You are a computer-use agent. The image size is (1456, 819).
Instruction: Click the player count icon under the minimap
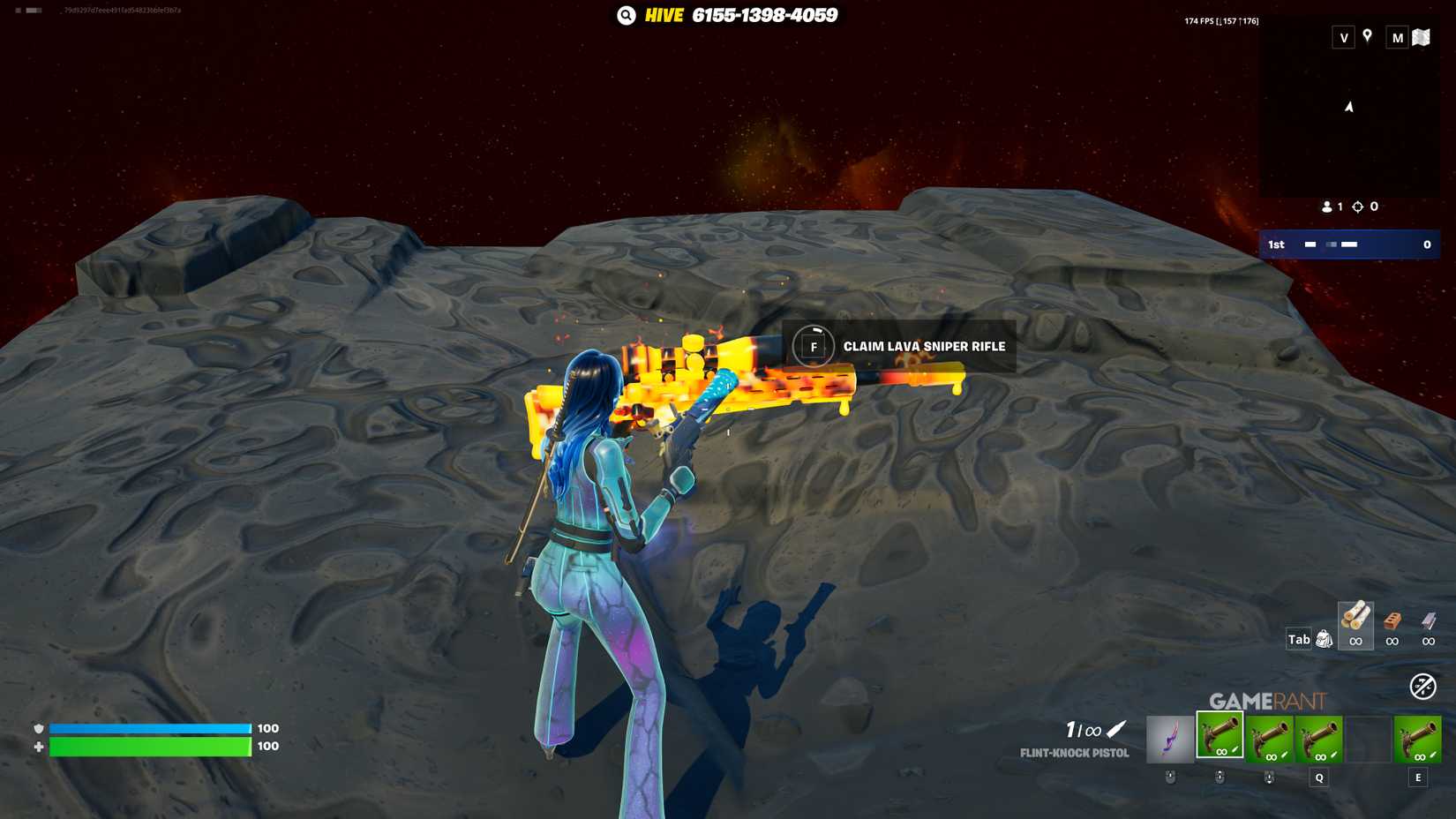coord(1328,207)
